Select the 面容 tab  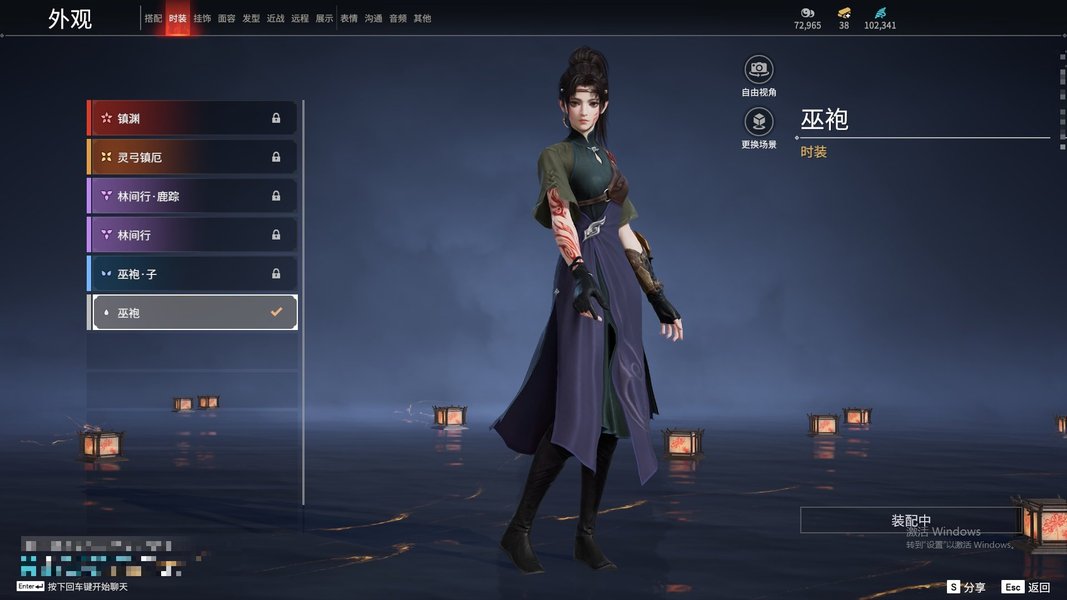coord(227,19)
